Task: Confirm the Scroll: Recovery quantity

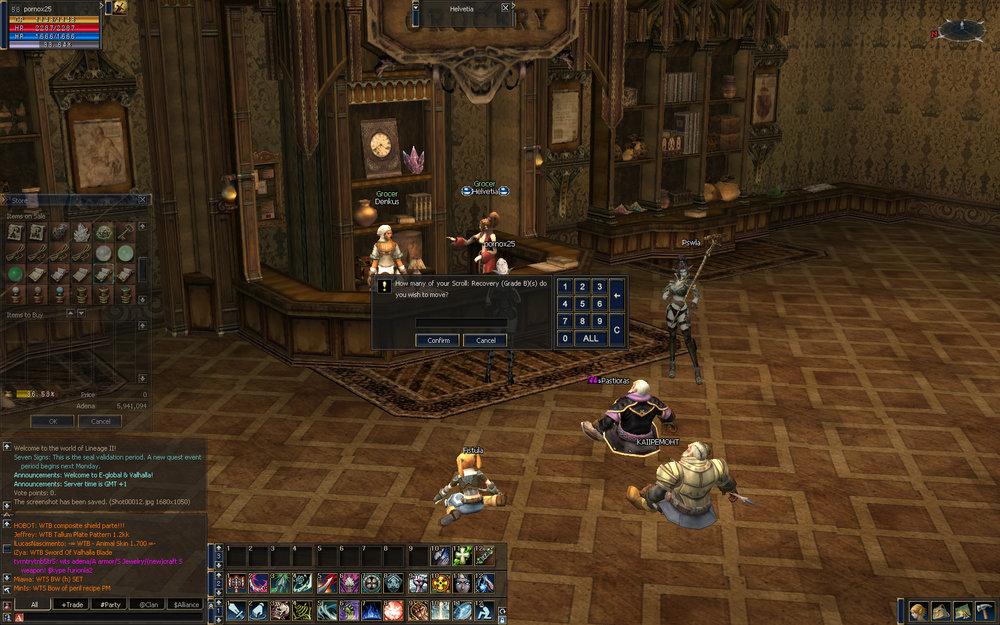Action: pos(438,340)
